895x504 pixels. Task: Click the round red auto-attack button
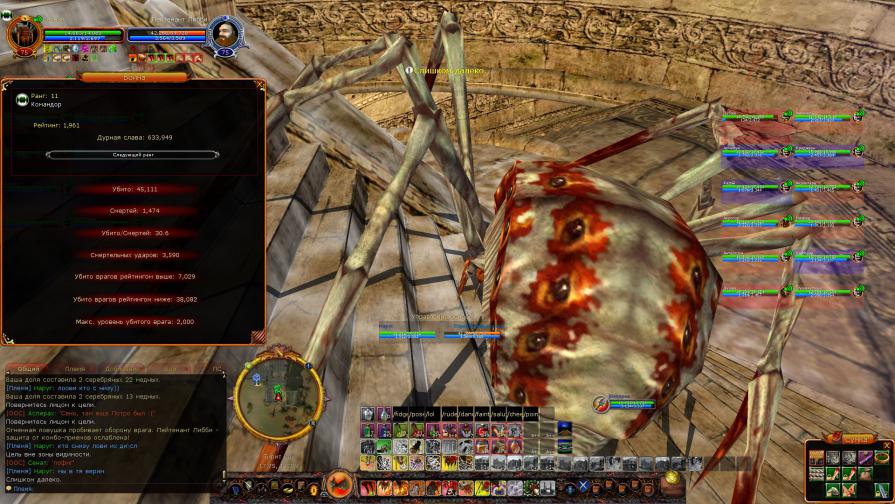tap(337, 487)
